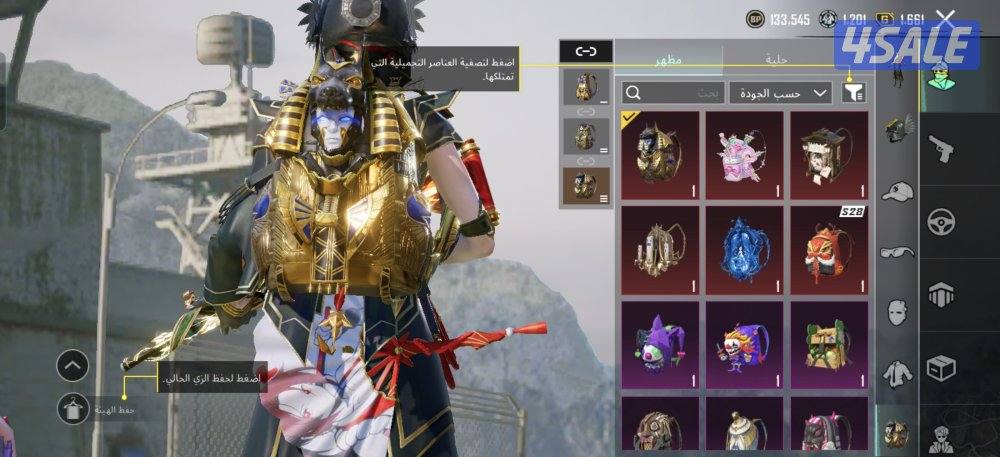The height and width of the screenshot is (457, 1000).
Task: Open the steering wheel vehicles category
Action: [941, 221]
